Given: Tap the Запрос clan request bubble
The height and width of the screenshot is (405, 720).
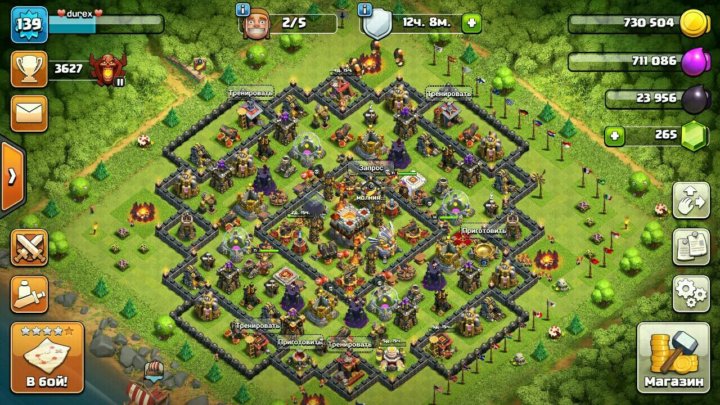Looking at the screenshot, I should pyautogui.click(x=373, y=169).
